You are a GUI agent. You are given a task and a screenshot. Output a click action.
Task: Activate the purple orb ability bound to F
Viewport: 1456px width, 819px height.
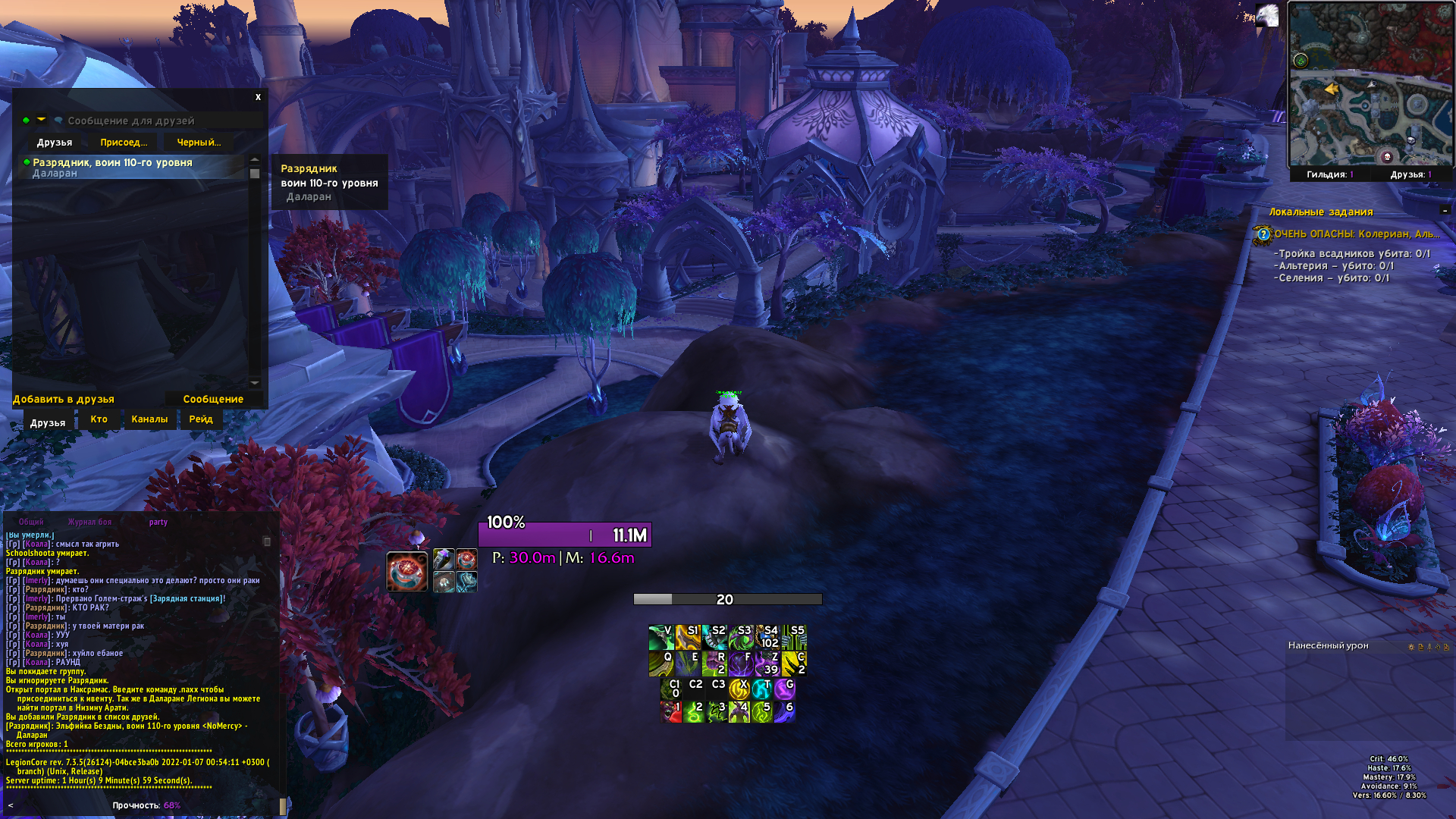coord(741,664)
